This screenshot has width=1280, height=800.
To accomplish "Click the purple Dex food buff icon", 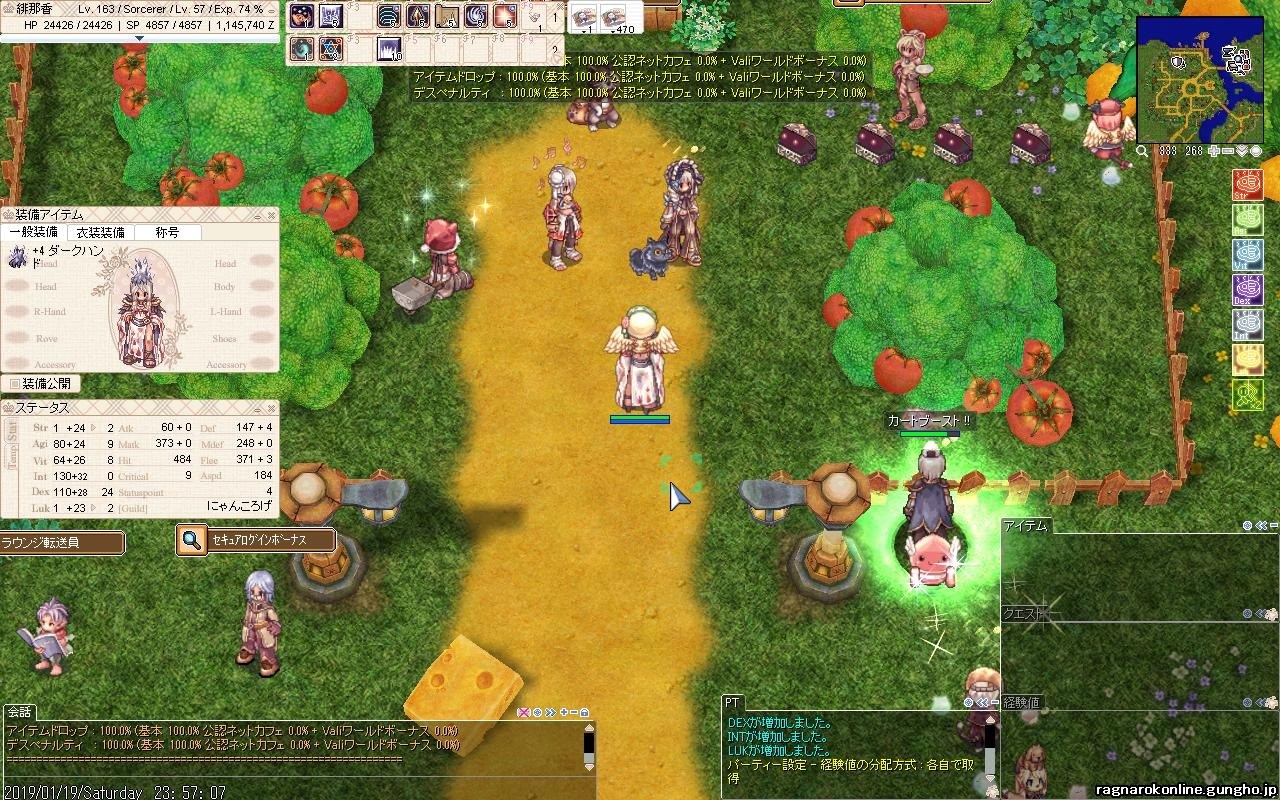I will [1247, 290].
